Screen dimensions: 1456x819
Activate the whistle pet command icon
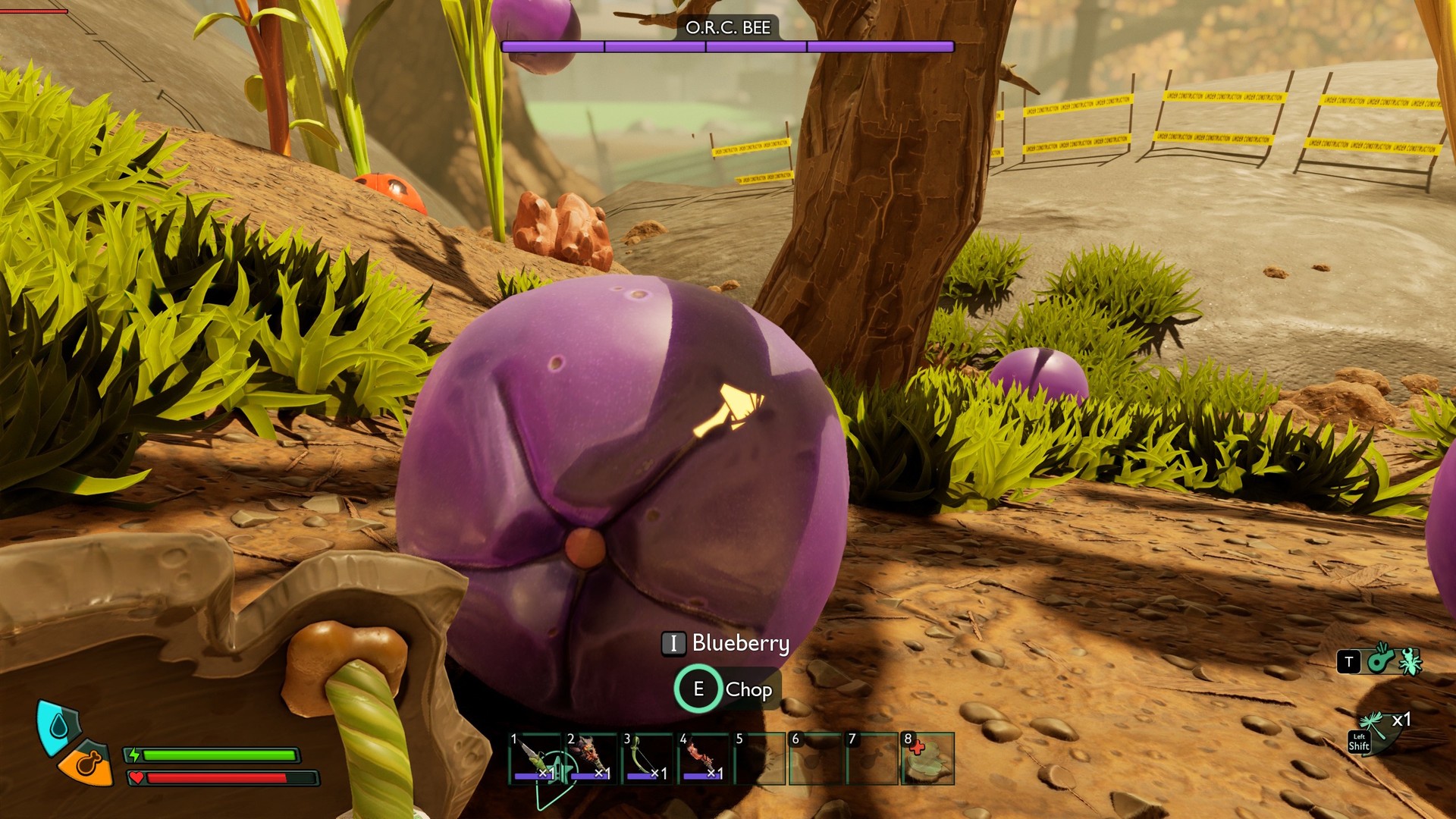[1381, 660]
